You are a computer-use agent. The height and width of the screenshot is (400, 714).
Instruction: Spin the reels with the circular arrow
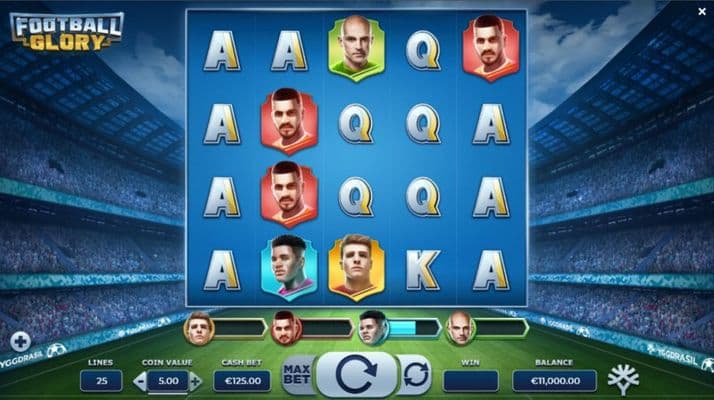(357, 376)
